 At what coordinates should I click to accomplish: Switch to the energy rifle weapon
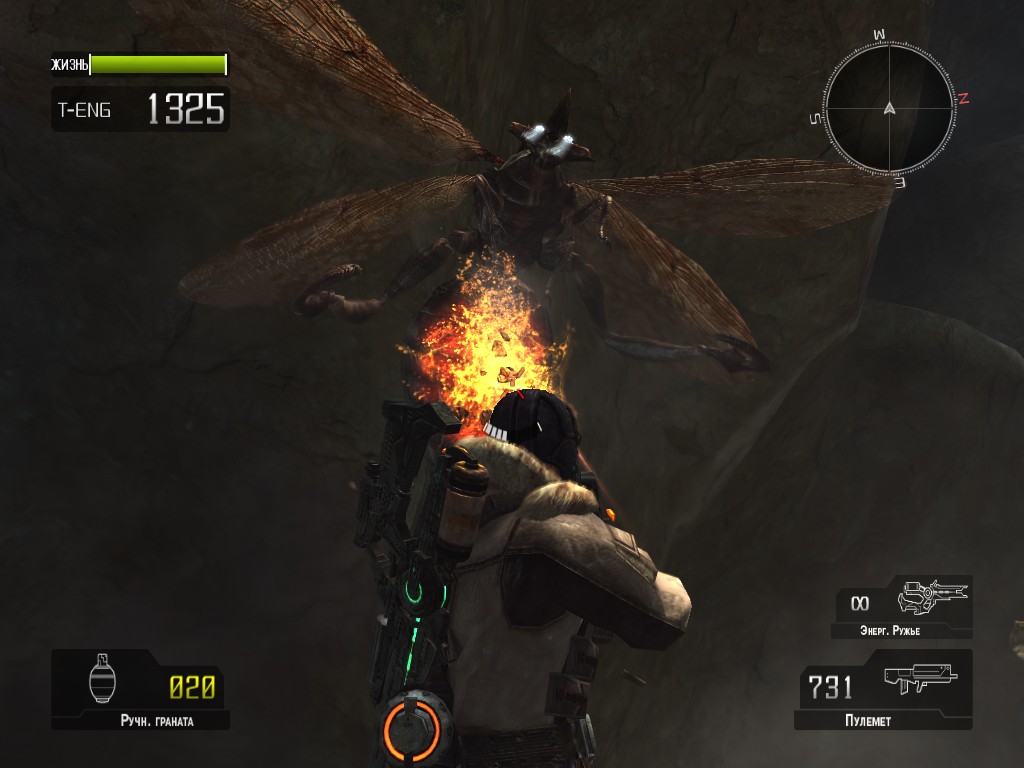(x=905, y=605)
